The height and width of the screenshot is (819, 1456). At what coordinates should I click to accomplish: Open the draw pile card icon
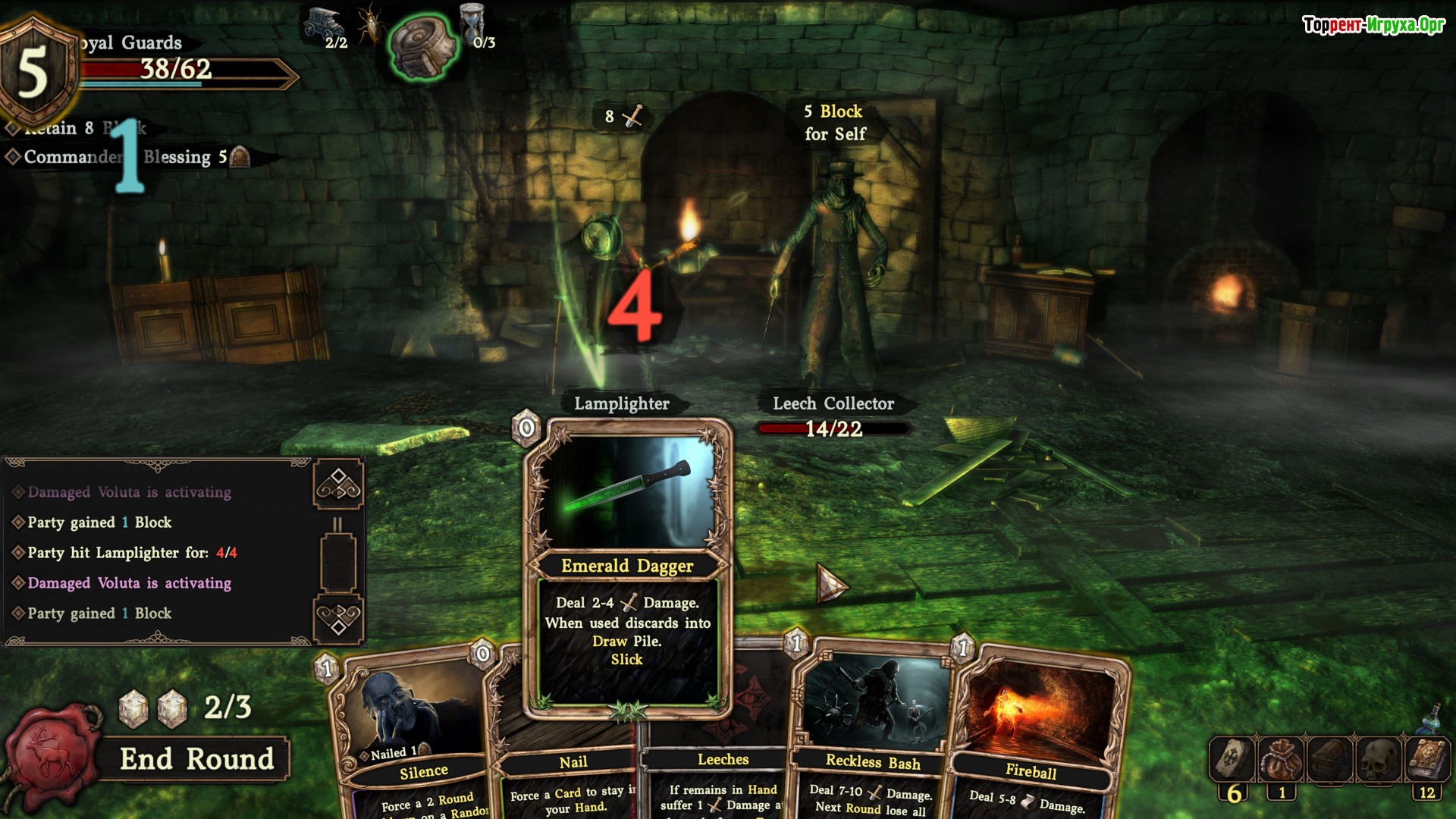1232,759
